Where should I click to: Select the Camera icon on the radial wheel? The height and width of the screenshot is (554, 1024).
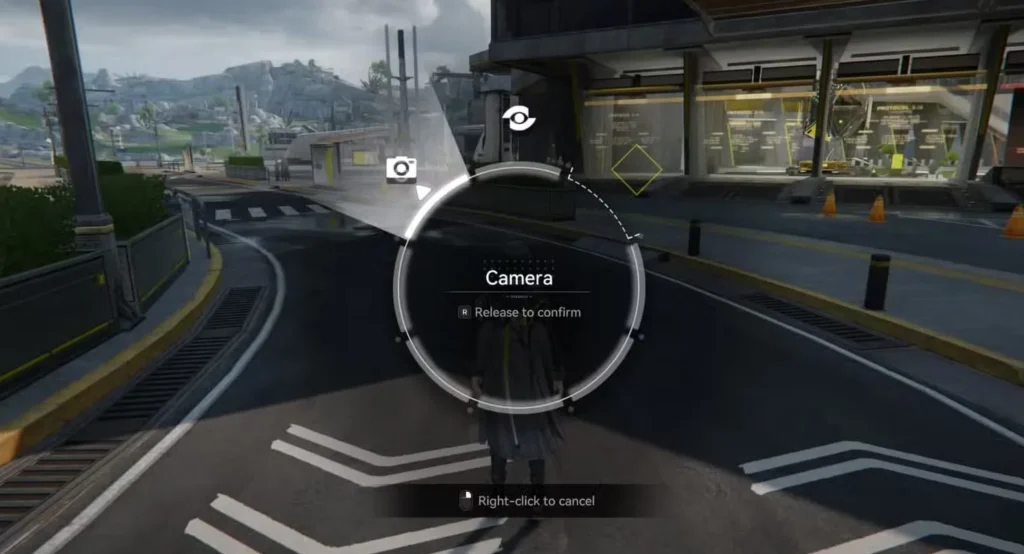pyautogui.click(x=401, y=168)
